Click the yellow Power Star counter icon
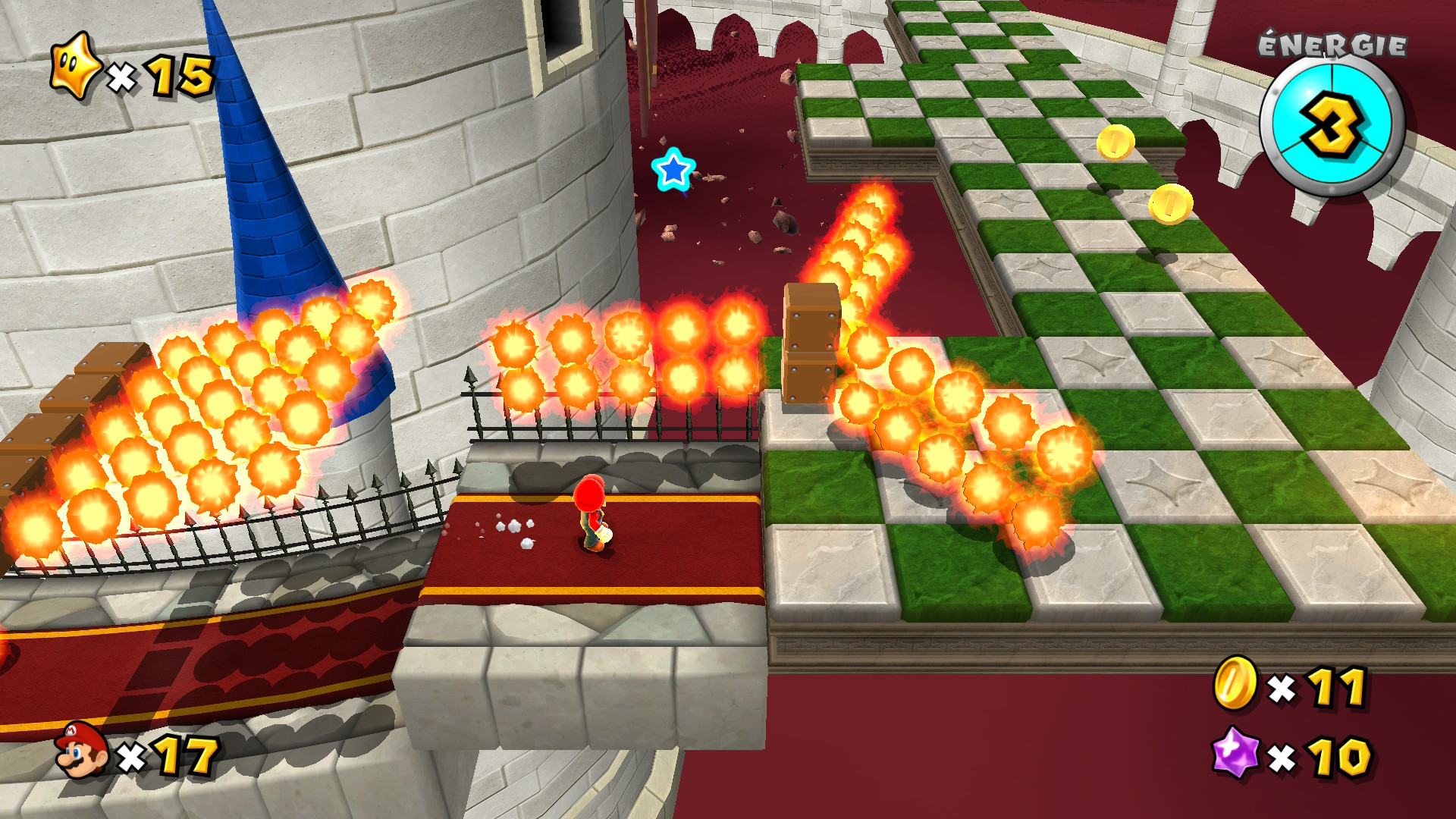 (x=74, y=67)
